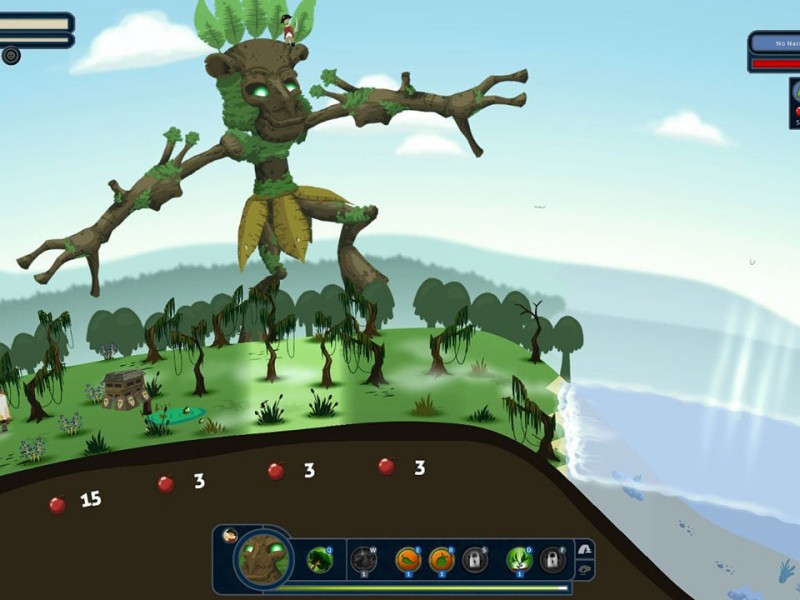This screenshot has width=800, height=600.
Task: Click the locked ability slot marked F
Action: click(x=552, y=559)
